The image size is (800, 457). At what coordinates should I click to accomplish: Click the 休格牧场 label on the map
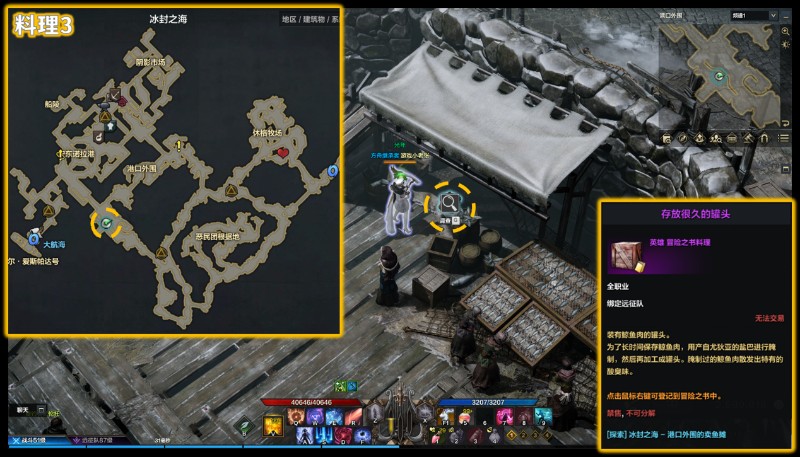267,132
